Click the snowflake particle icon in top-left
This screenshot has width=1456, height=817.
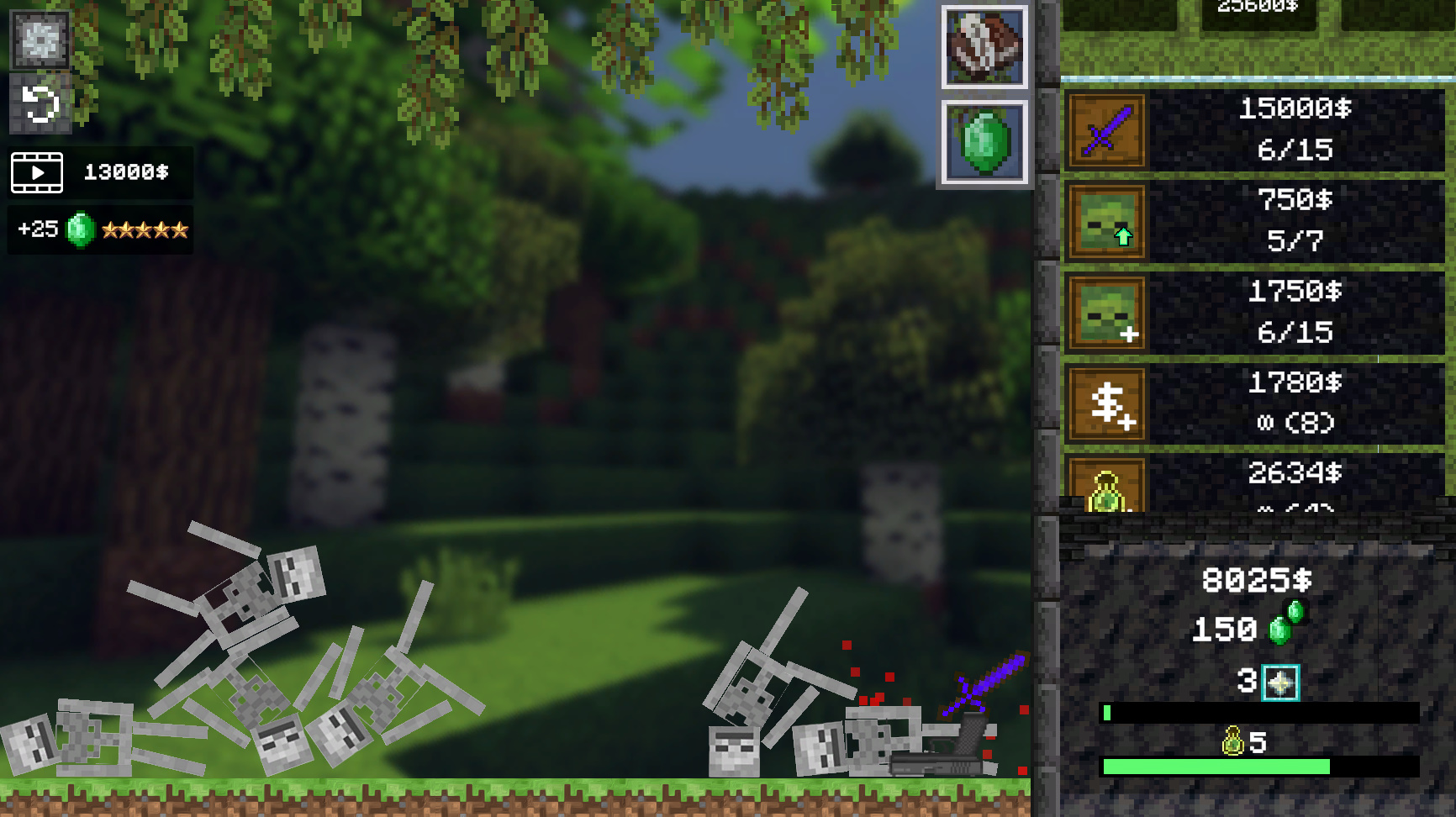[x=40, y=40]
